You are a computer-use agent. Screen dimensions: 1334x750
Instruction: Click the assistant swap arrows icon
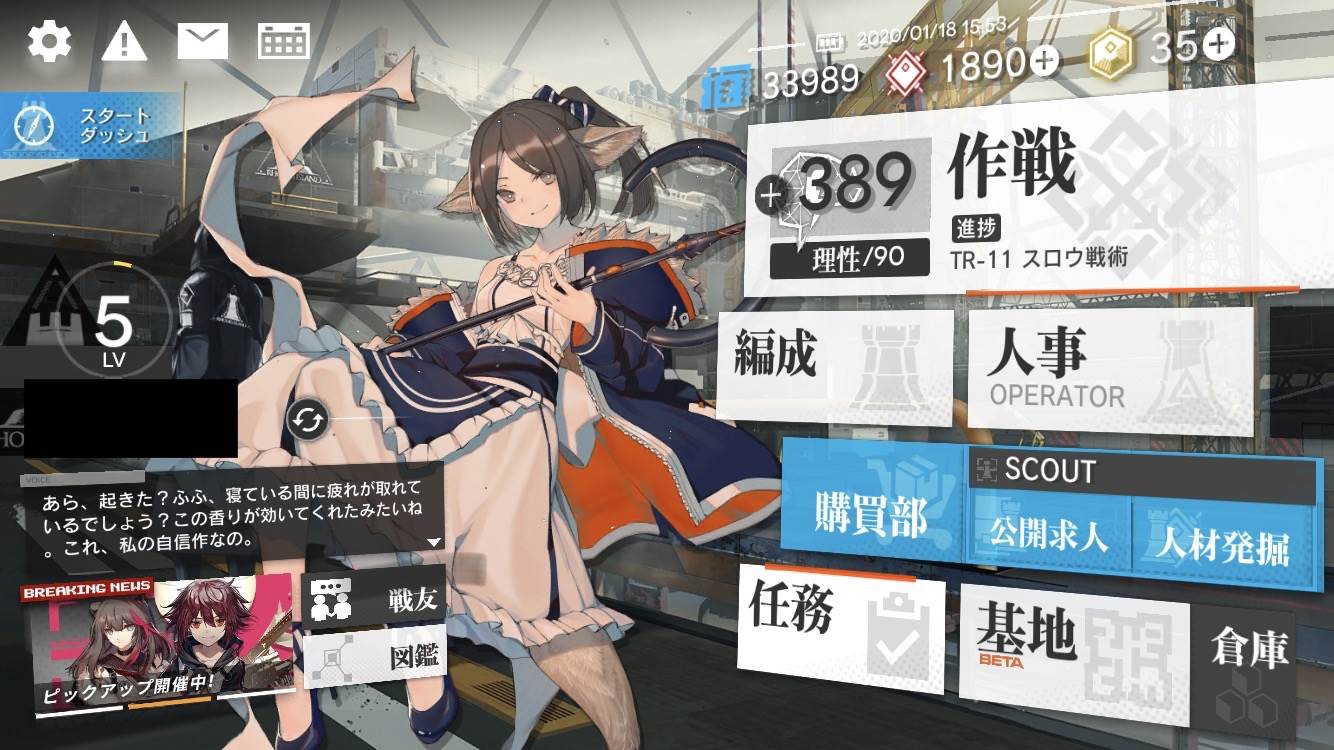[x=306, y=421]
